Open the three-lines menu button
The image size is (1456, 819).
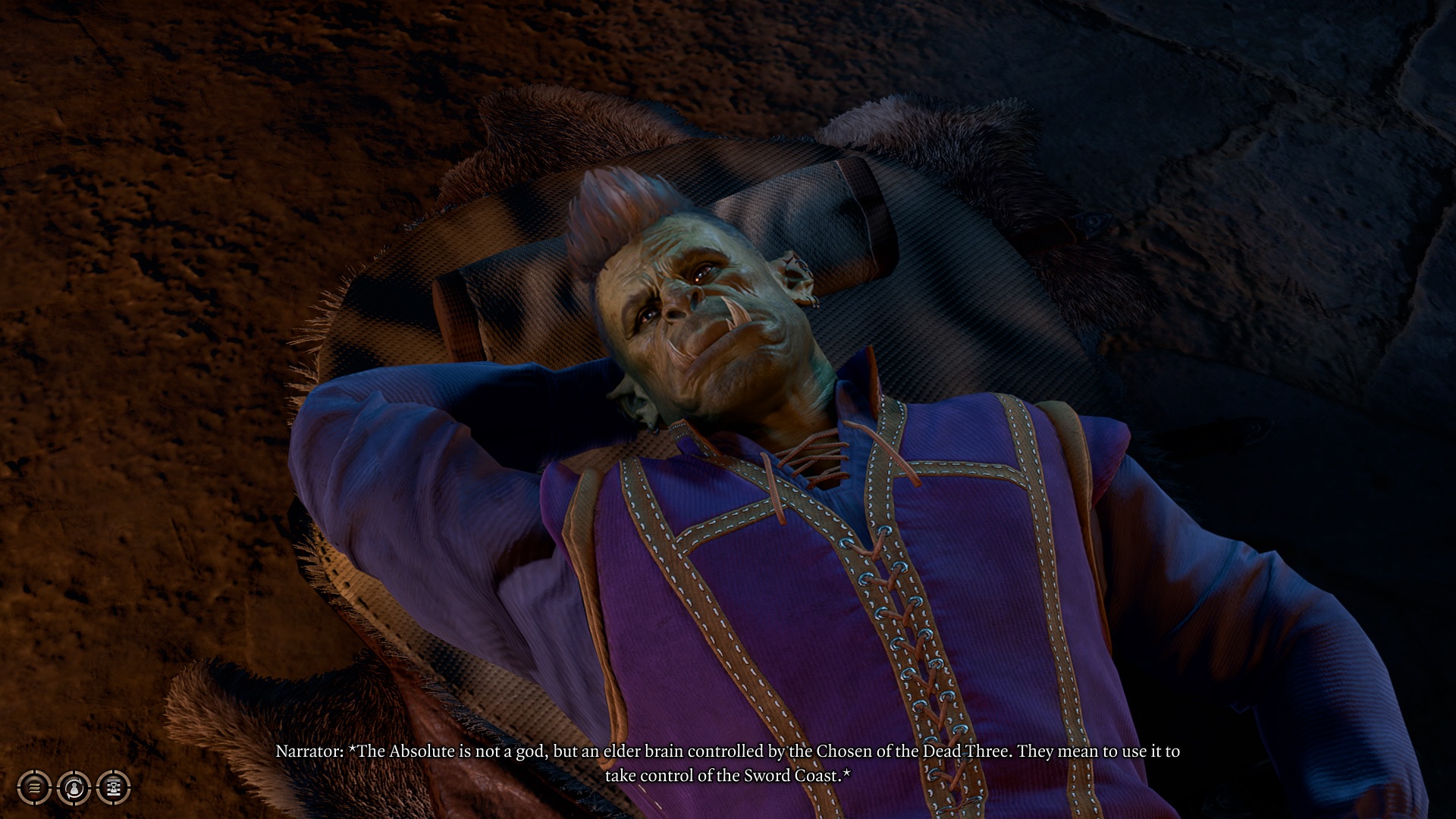click(x=34, y=788)
